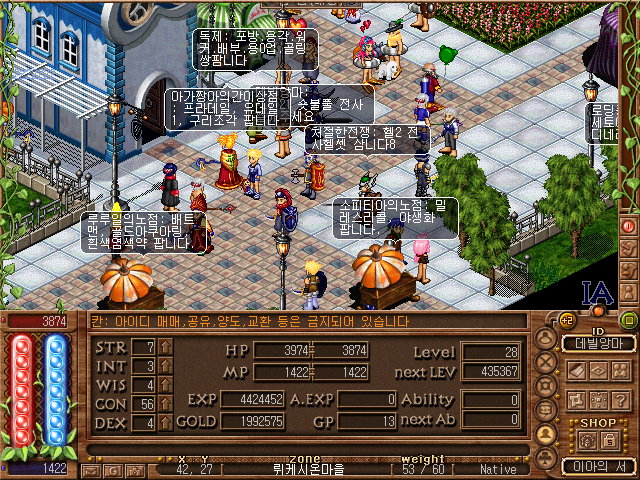Click the green round button

(628, 320)
